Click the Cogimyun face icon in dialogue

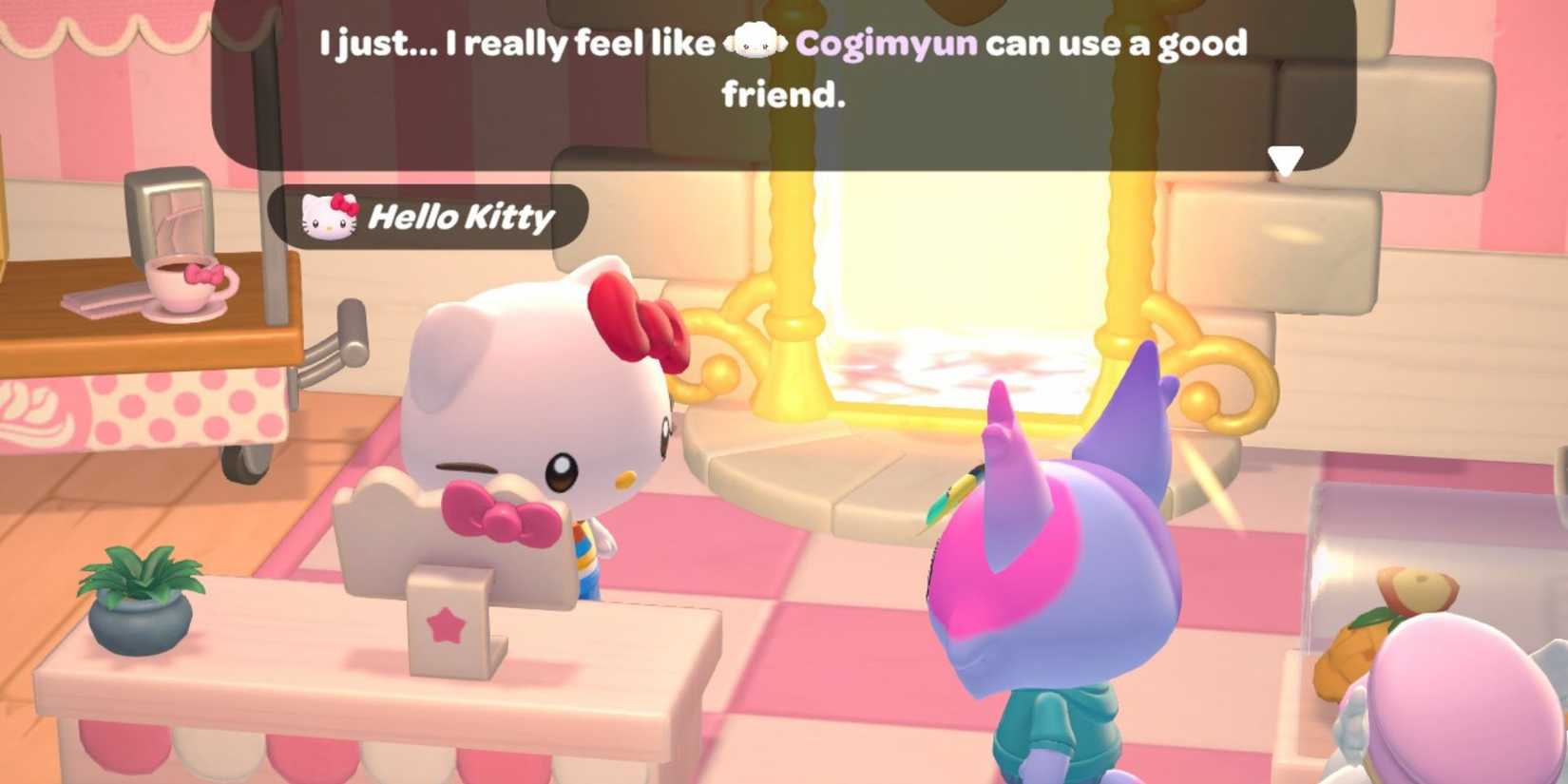pyautogui.click(x=755, y=44)
